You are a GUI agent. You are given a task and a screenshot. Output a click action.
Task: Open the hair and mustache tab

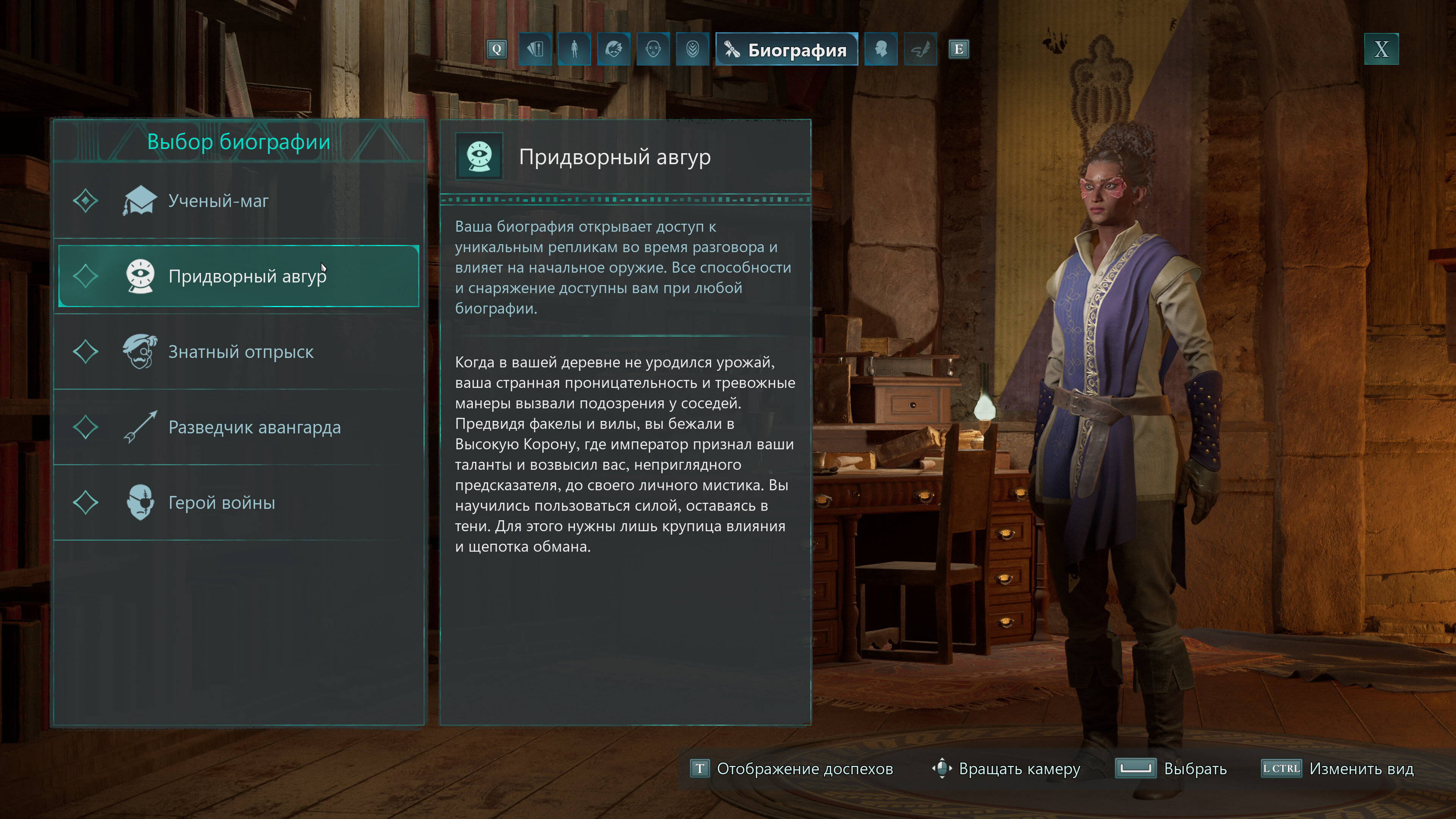614,49
